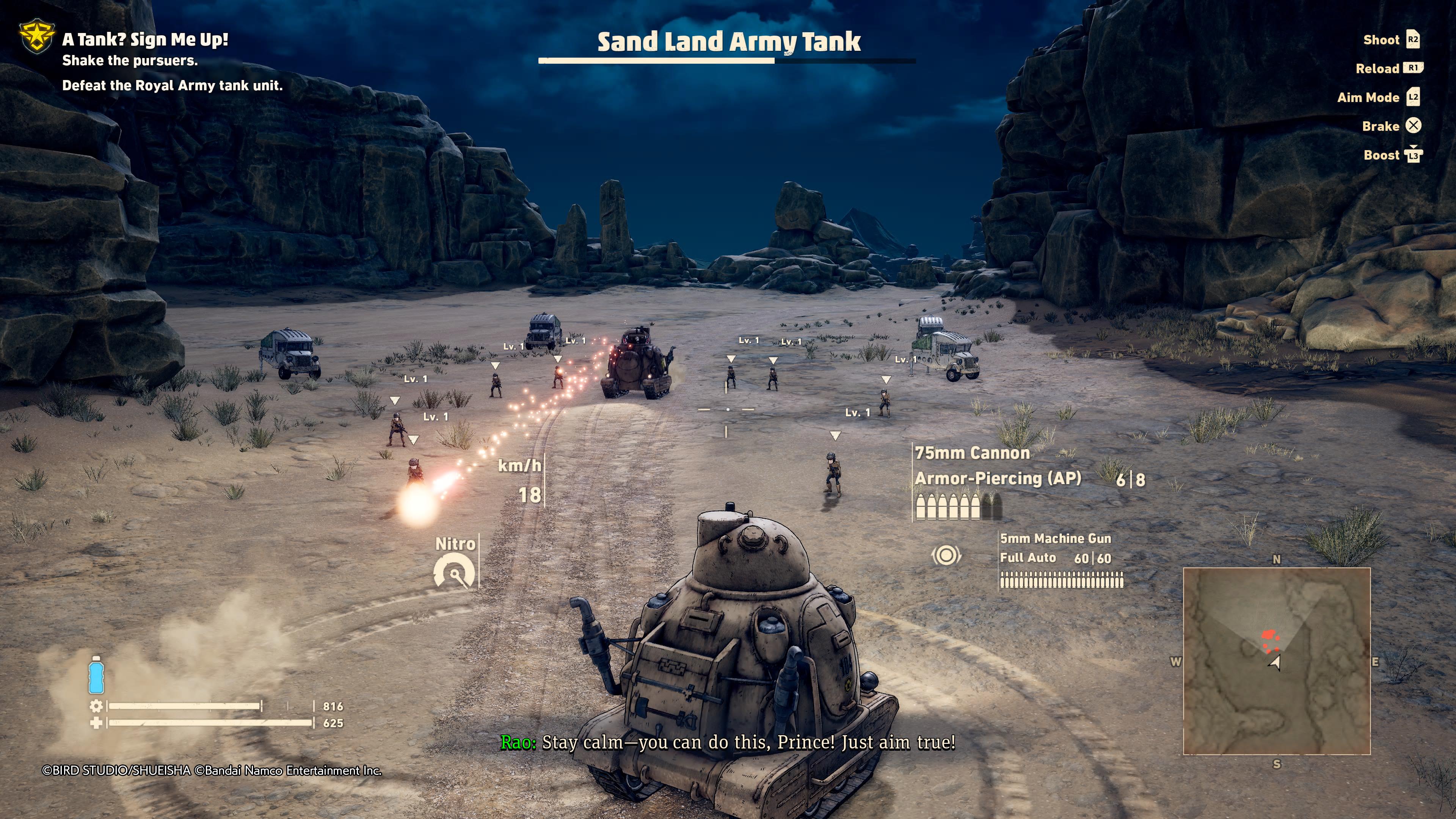Open the minimap in the corner
Screen dimensions: 1456x819
[x=1276, y=661]
